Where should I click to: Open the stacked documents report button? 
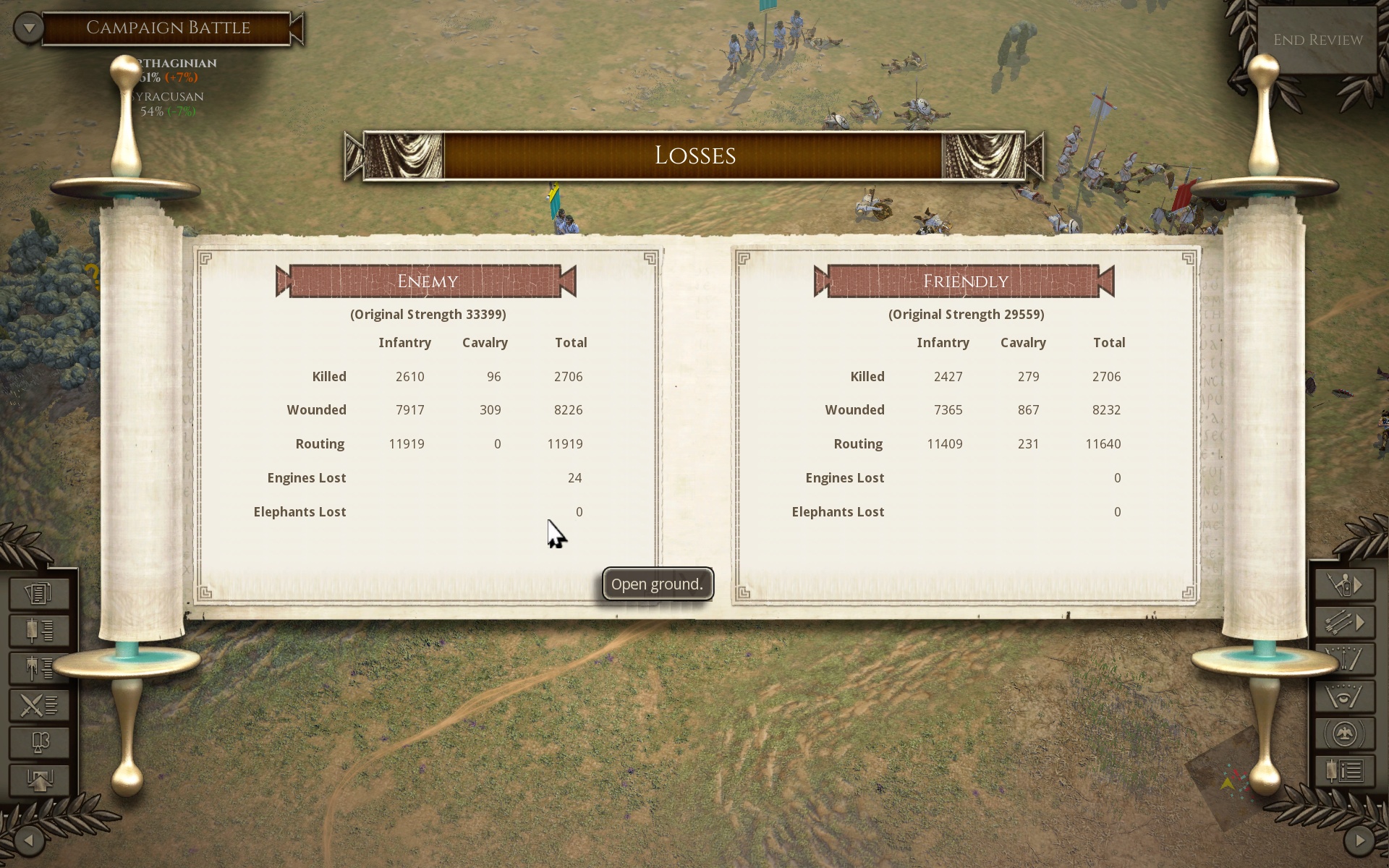coord(39,593)
